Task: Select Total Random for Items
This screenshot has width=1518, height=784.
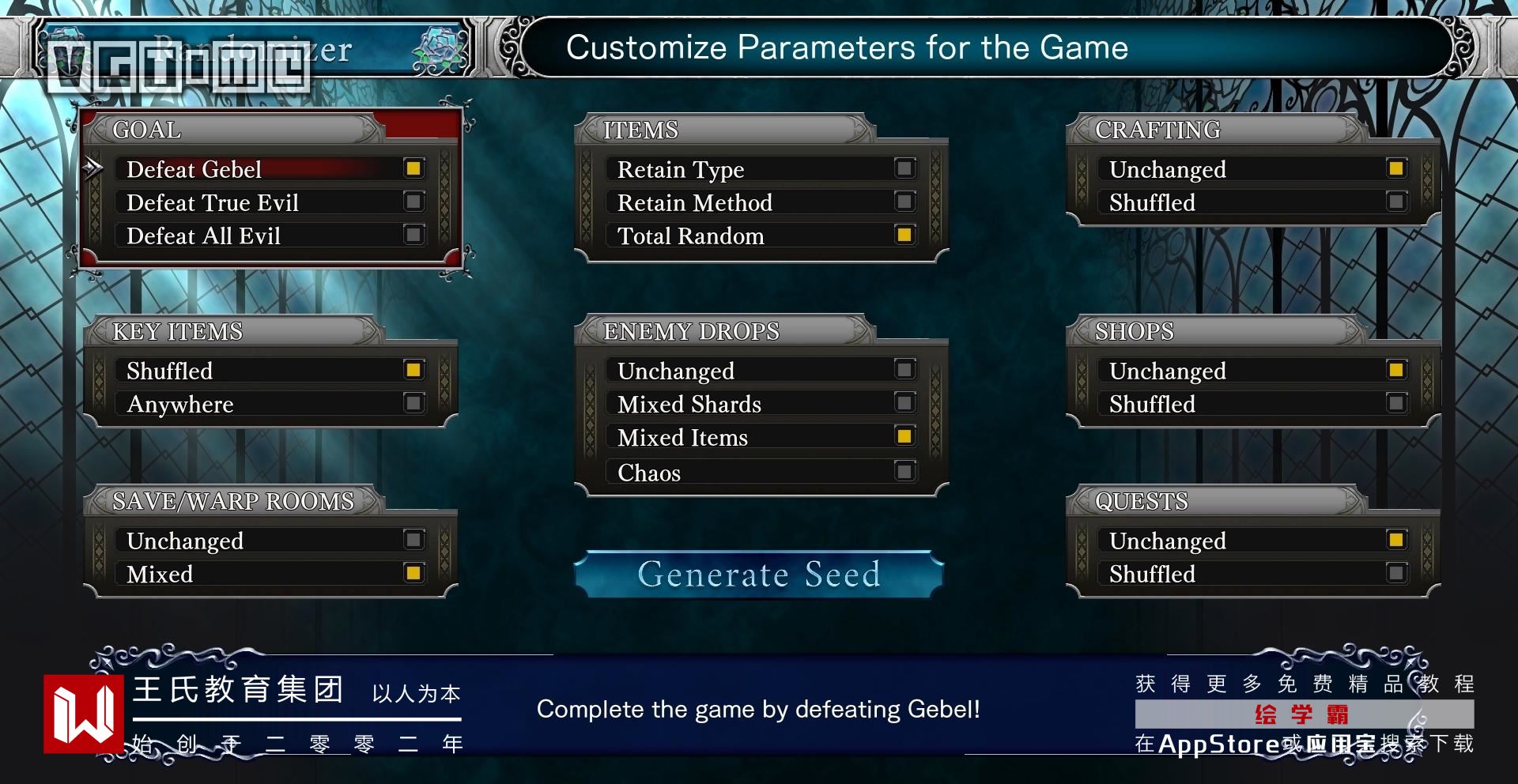Action: [x=761, y=236]
